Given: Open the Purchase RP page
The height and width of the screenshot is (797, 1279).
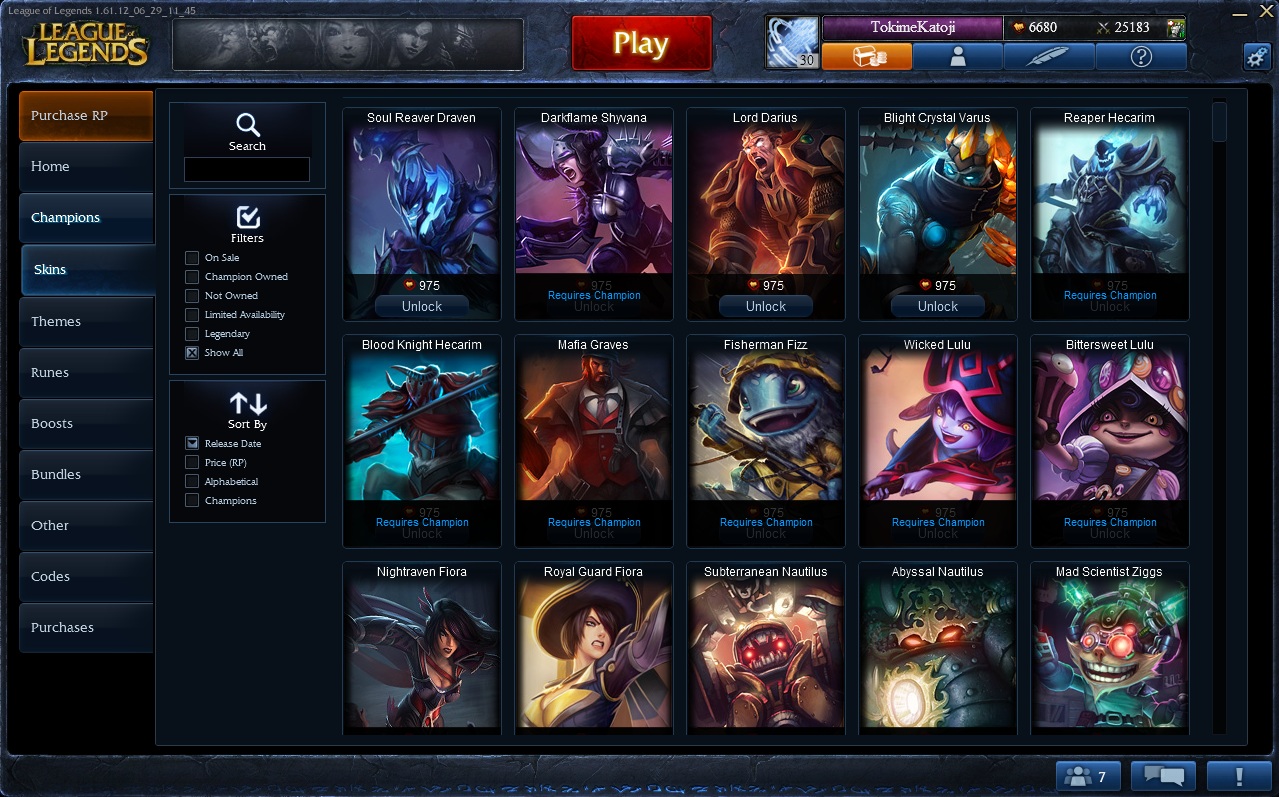Looking at the screenshot, I should (x=86, y=116).
